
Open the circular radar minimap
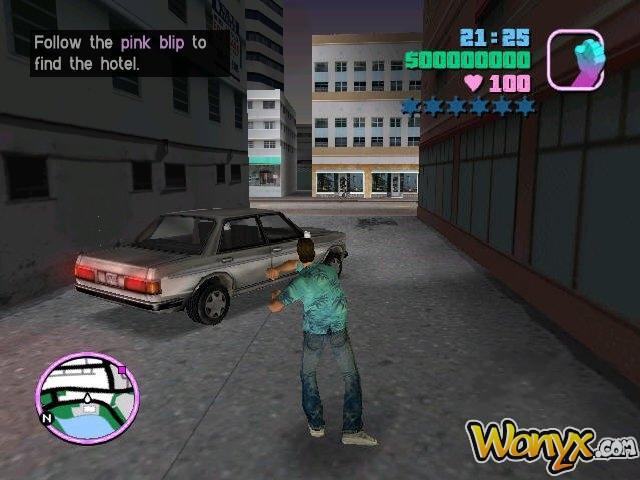point(87,398)
